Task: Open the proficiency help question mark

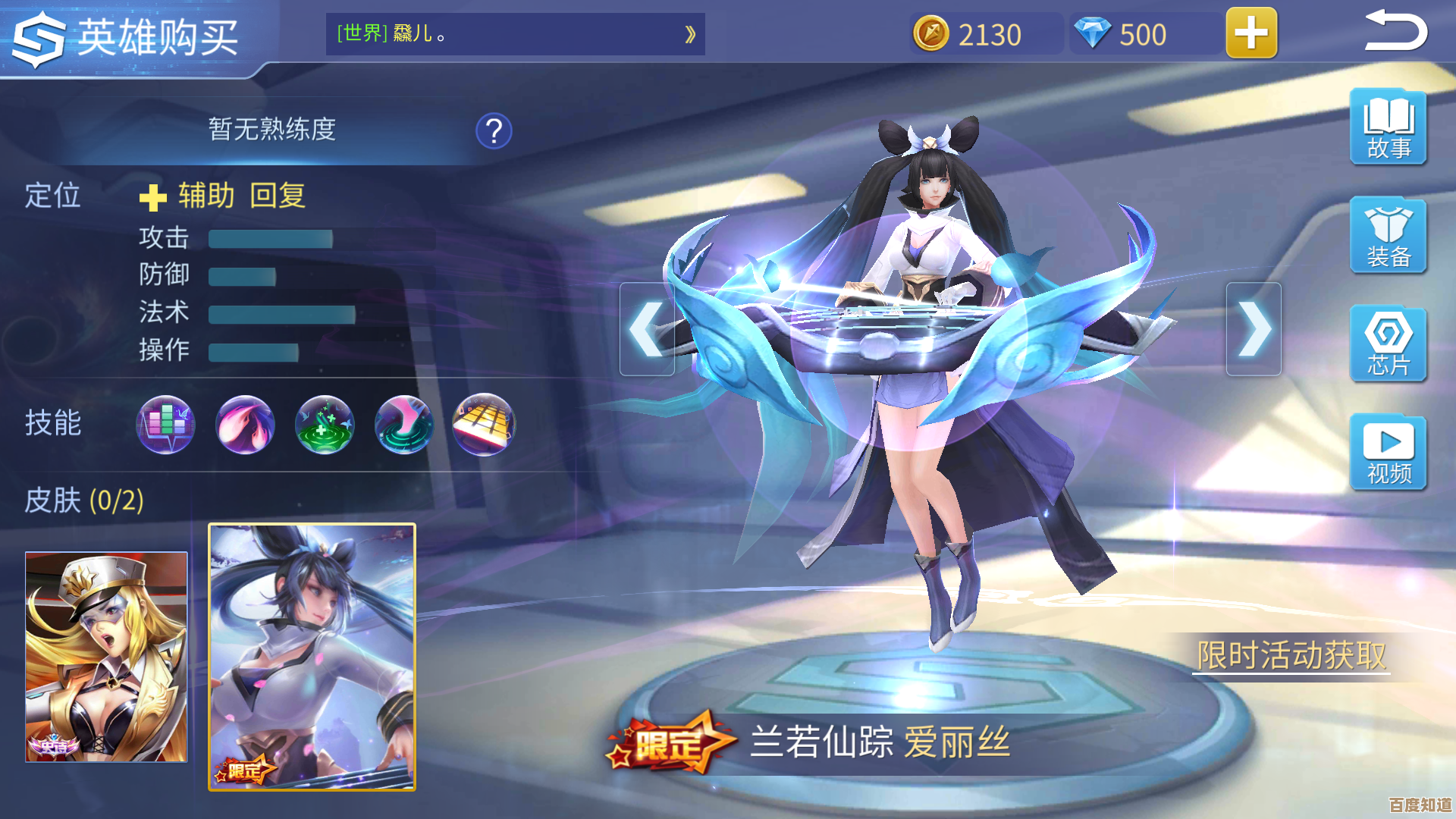Action: 493,130
